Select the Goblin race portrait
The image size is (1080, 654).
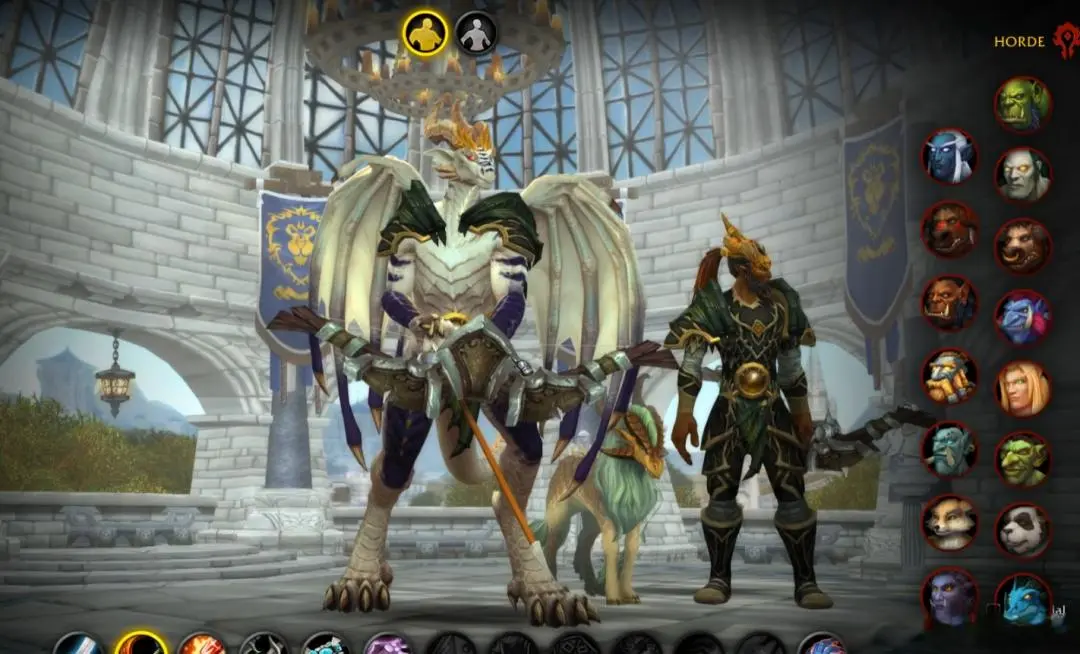click(1022, 459)
